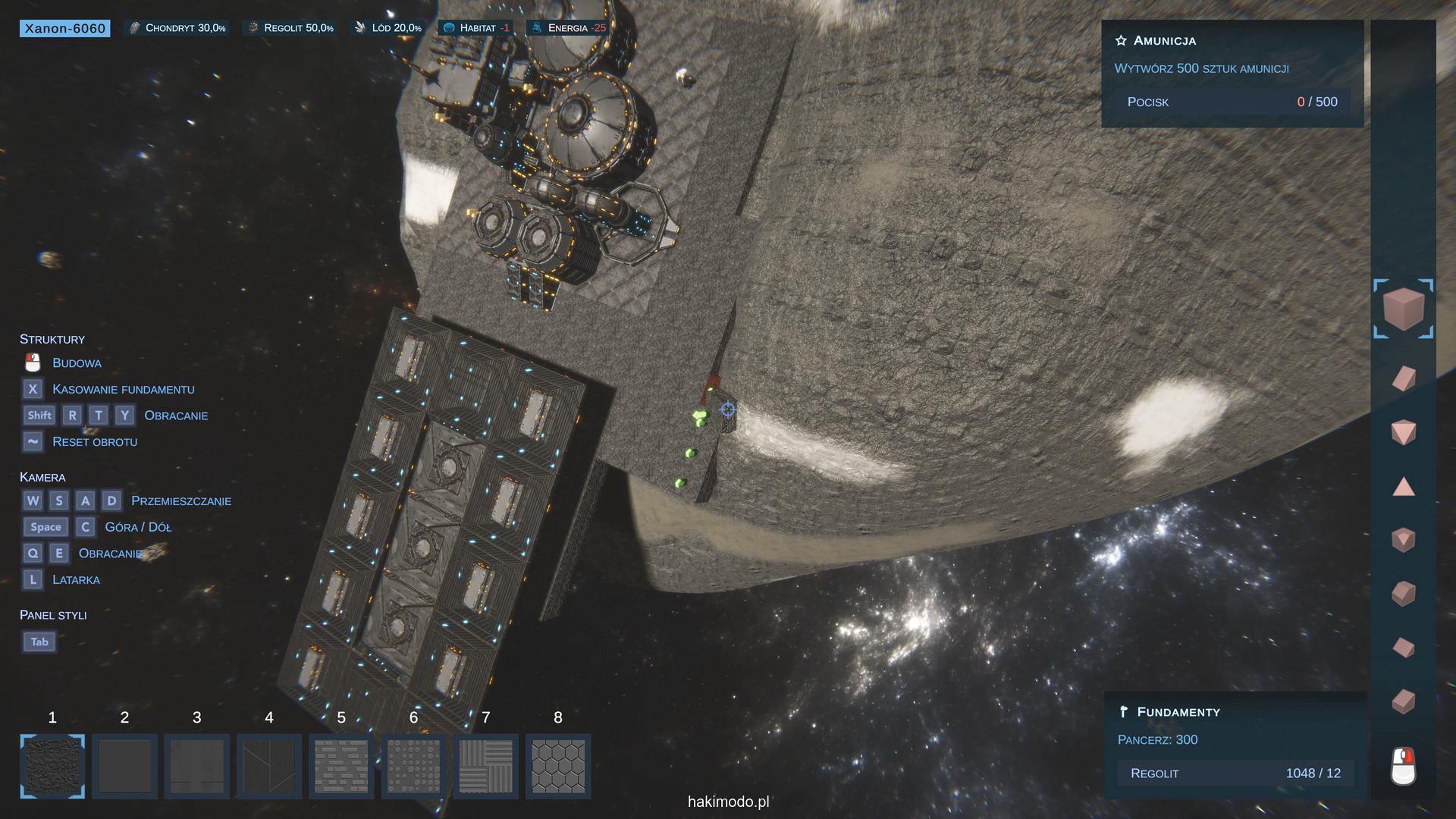Screen dimensions: 1456x819
Task: Select the striped weave texture
Action: (486, 766)
